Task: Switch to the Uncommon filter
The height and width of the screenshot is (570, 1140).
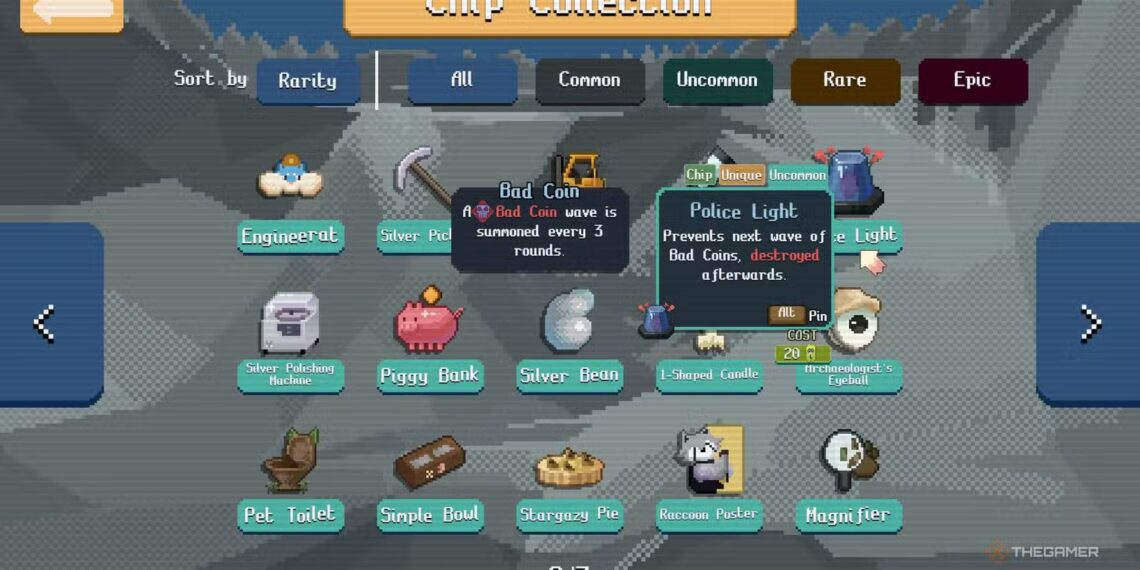Action: coord(716,80)
